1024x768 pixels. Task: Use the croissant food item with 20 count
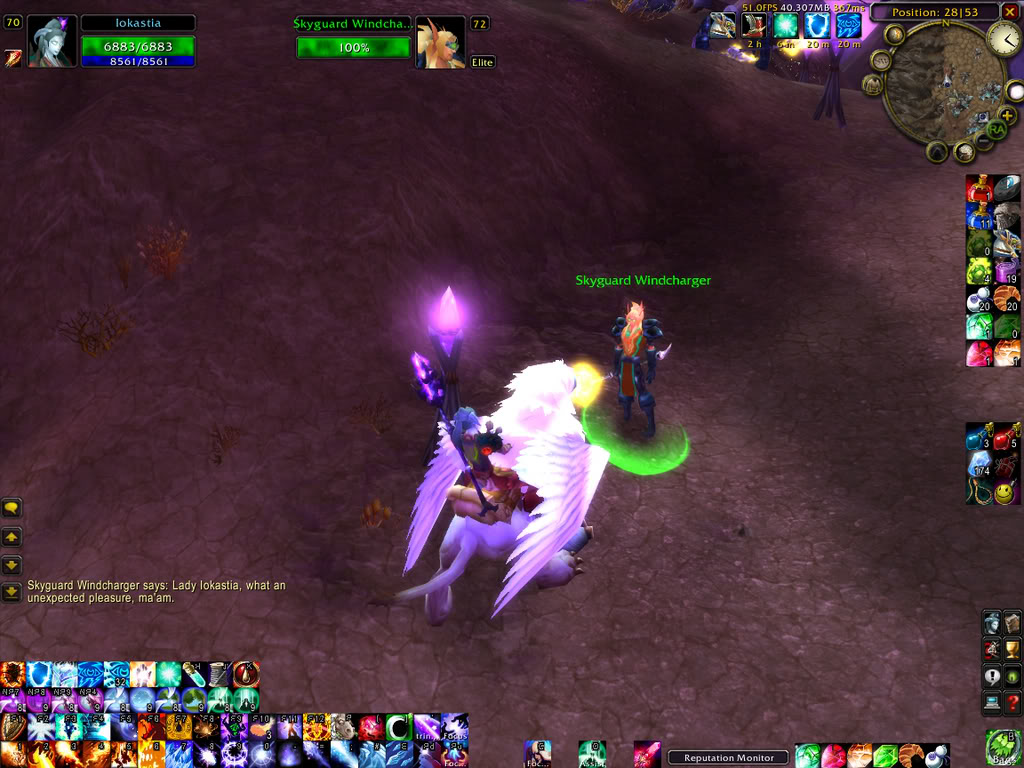[1007, 298]
